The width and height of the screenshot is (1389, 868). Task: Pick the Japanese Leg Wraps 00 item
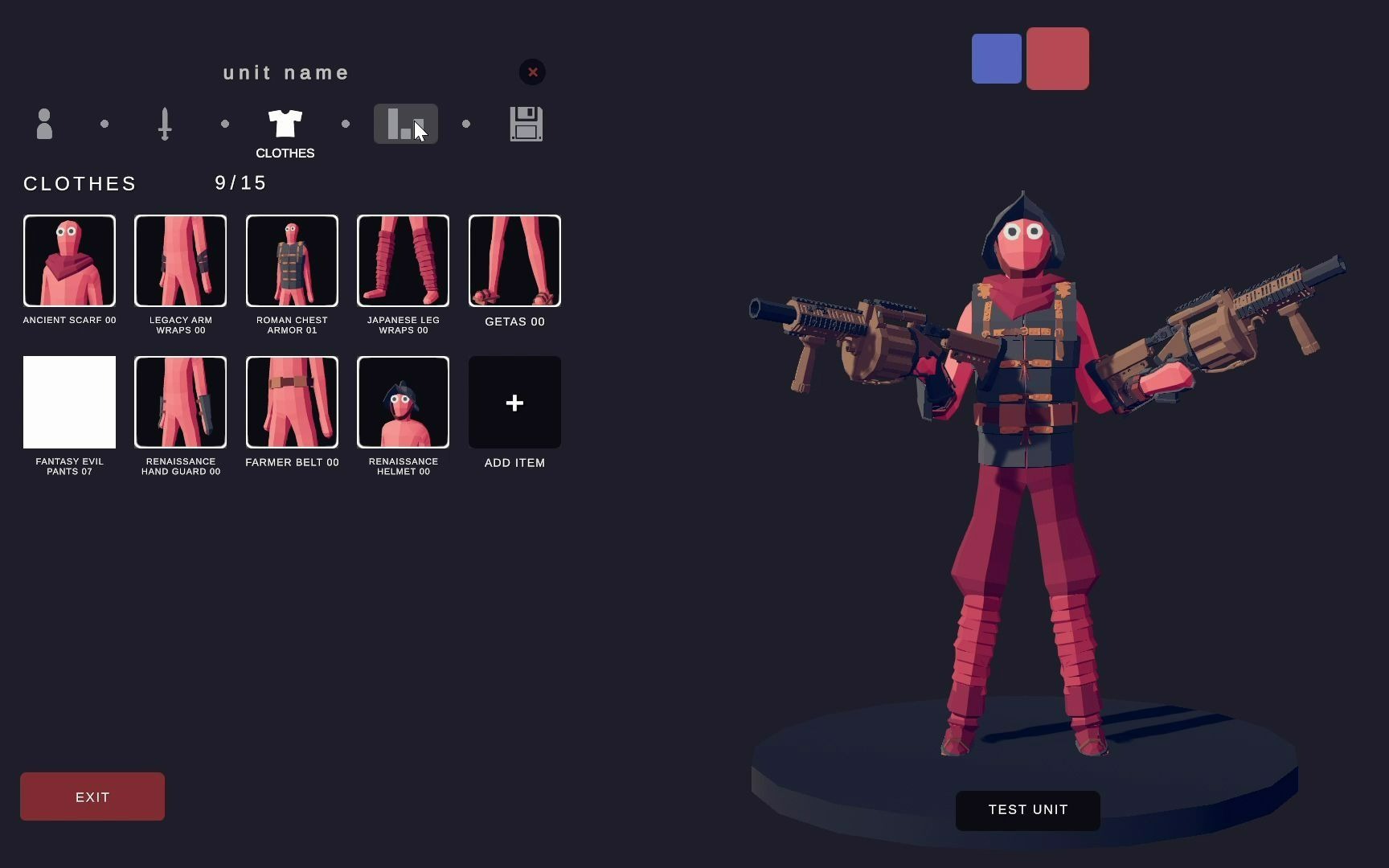[x=403, y=260]
